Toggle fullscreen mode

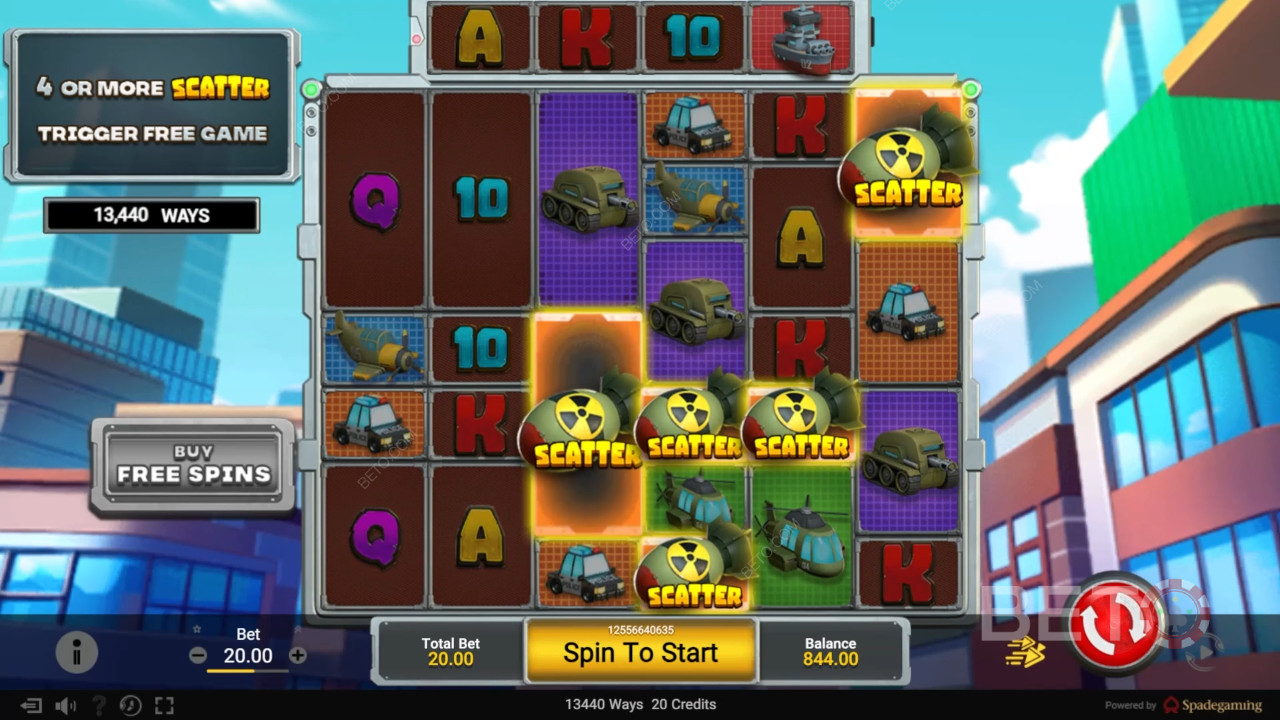coord(164,706)
